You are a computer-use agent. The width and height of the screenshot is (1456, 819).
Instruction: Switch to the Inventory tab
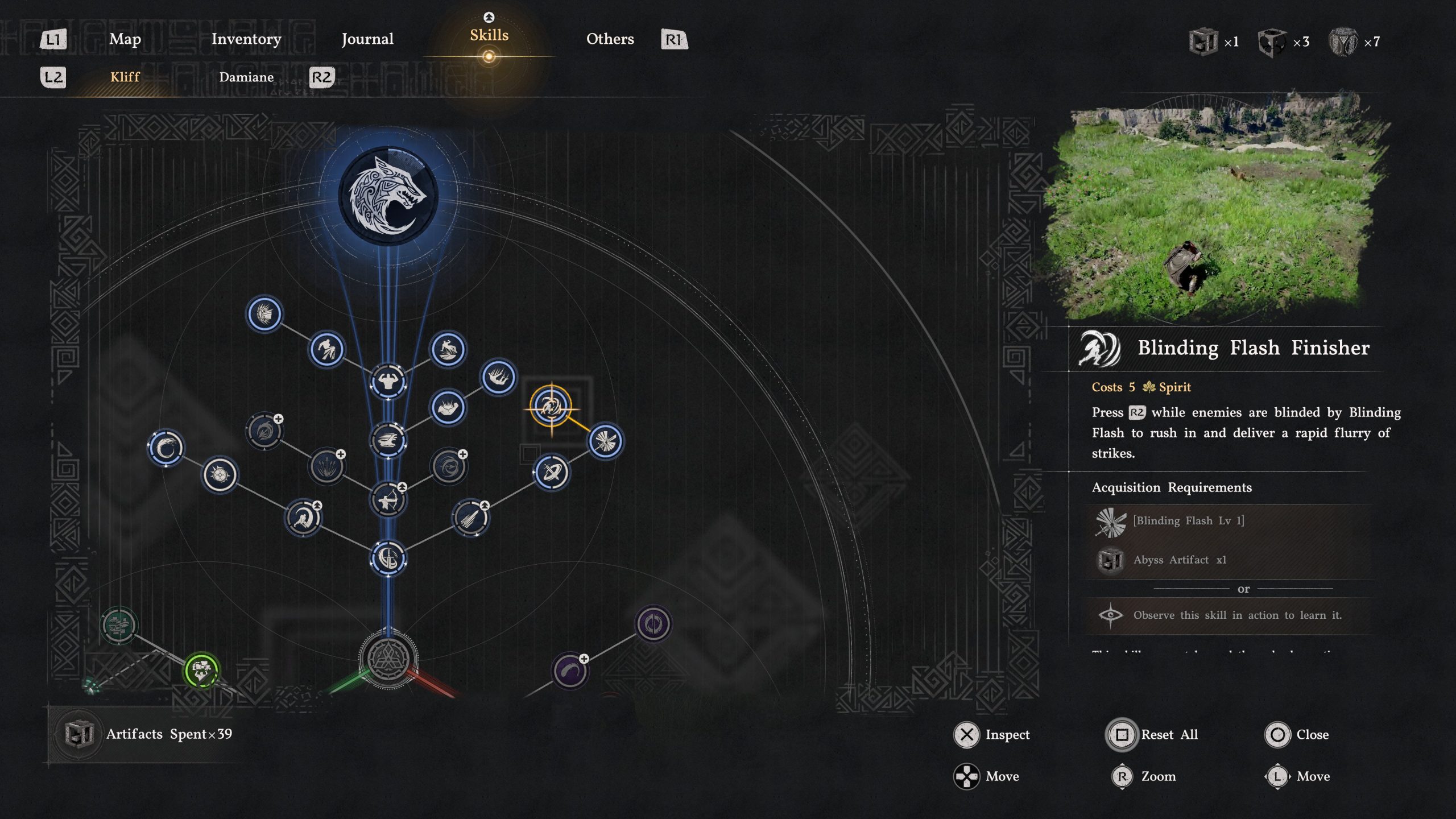[246, 39]
